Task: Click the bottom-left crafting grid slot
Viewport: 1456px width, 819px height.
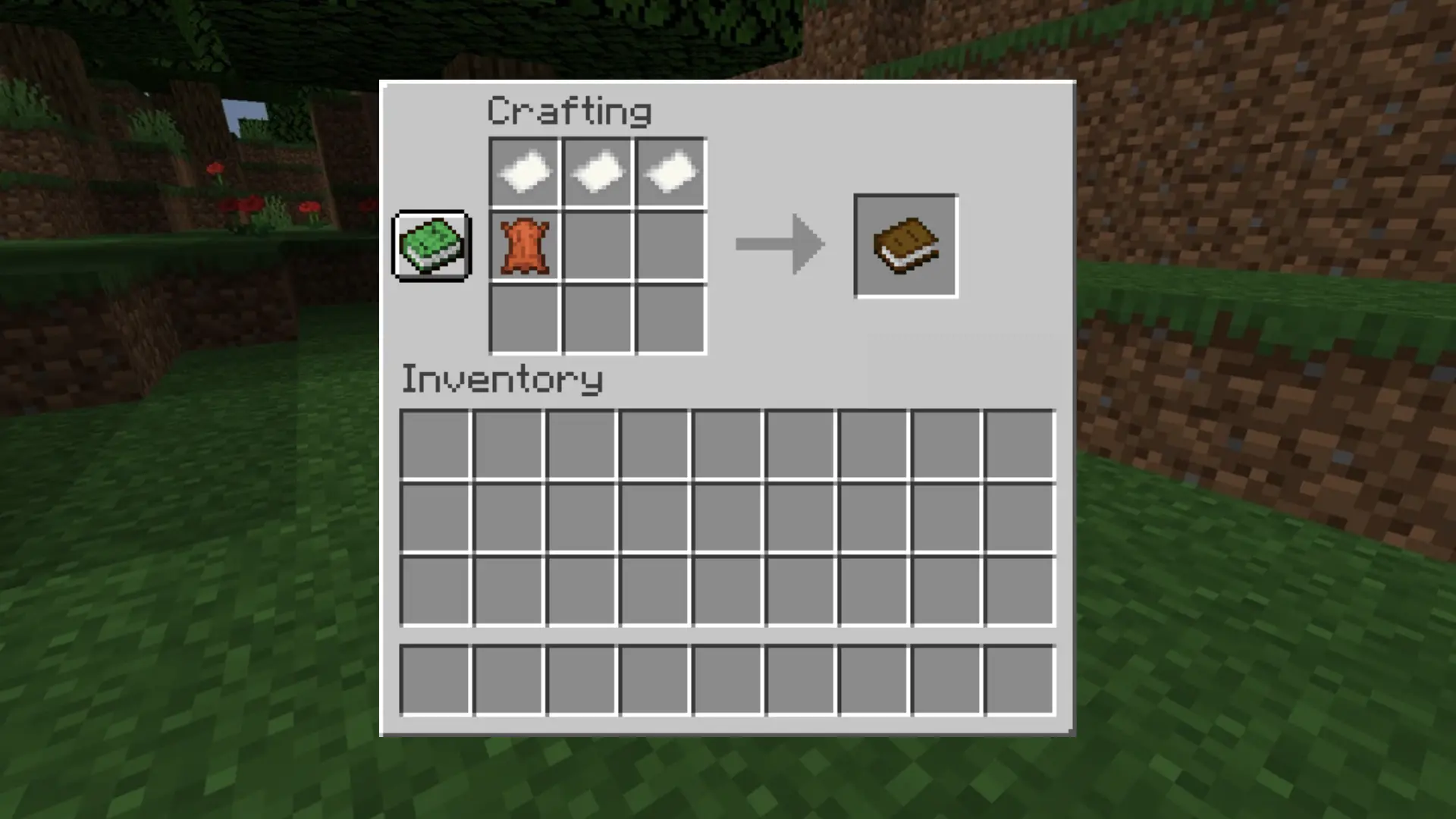Action: click(525, 317)
